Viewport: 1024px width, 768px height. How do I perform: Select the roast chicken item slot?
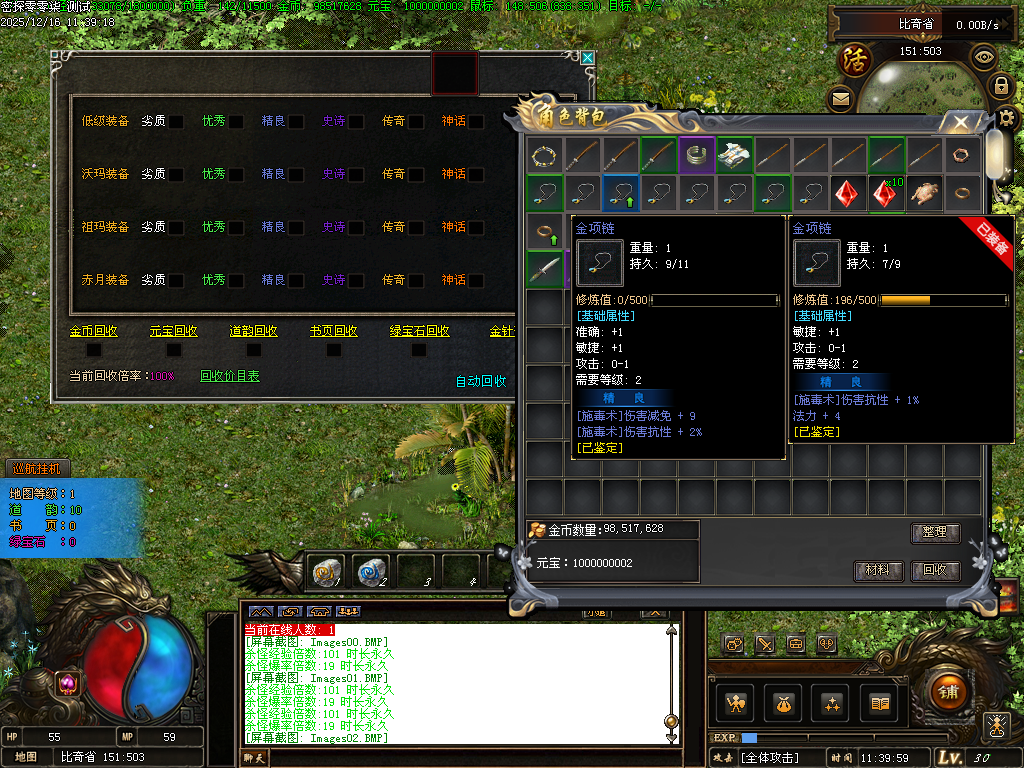(924, 193)
